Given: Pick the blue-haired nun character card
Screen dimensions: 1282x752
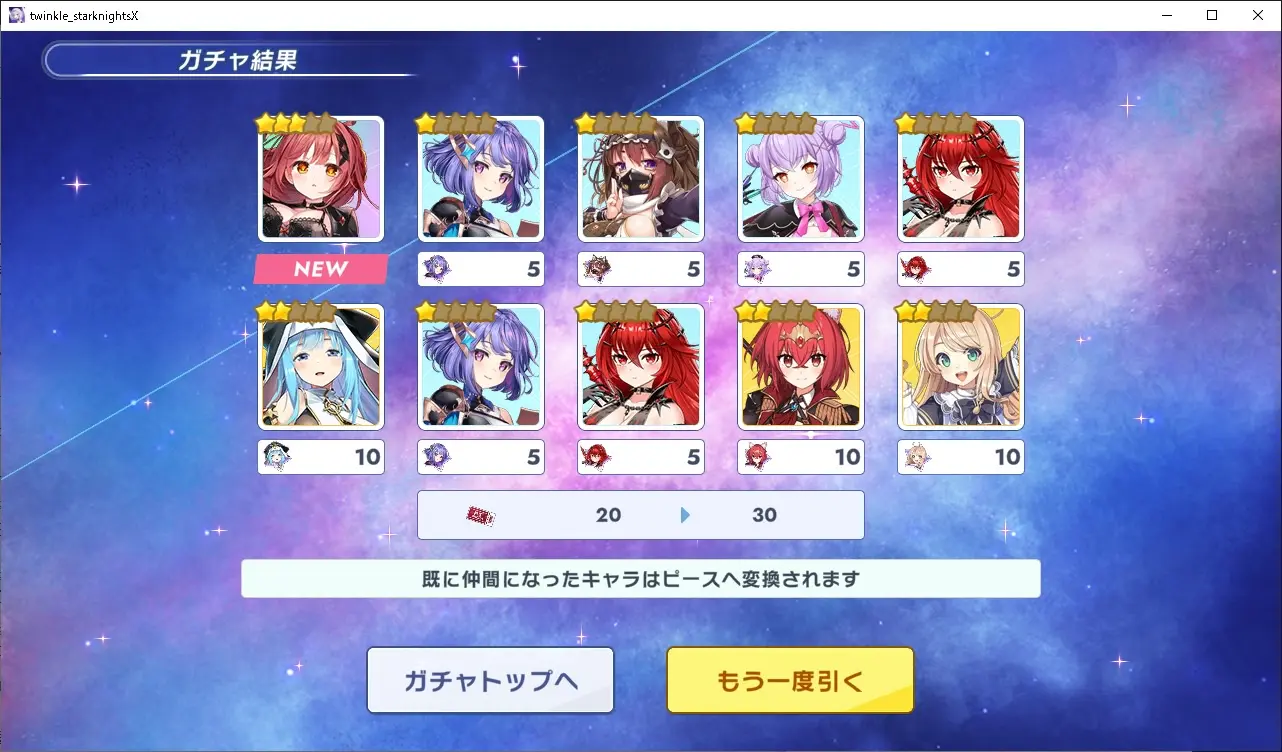Looking at the screenshot, I should [321, 367].
